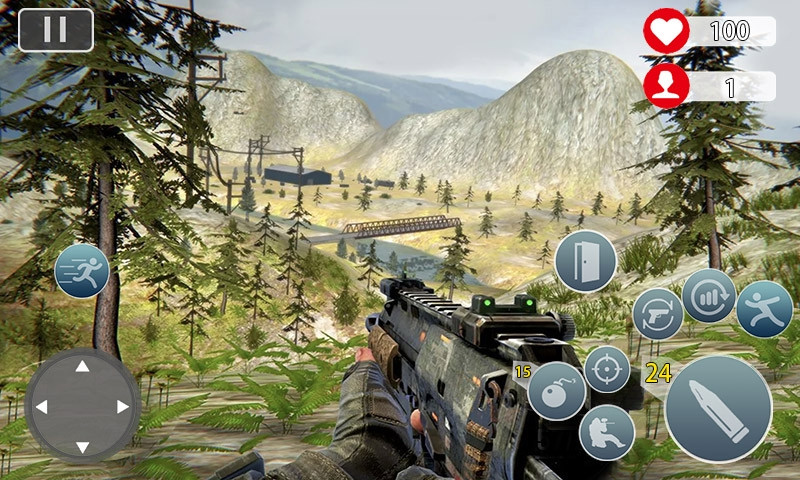This screenshot has height=480, width=800.
Task: Click the down arrow on the movement pad
Action: click(x=82, y=447)
